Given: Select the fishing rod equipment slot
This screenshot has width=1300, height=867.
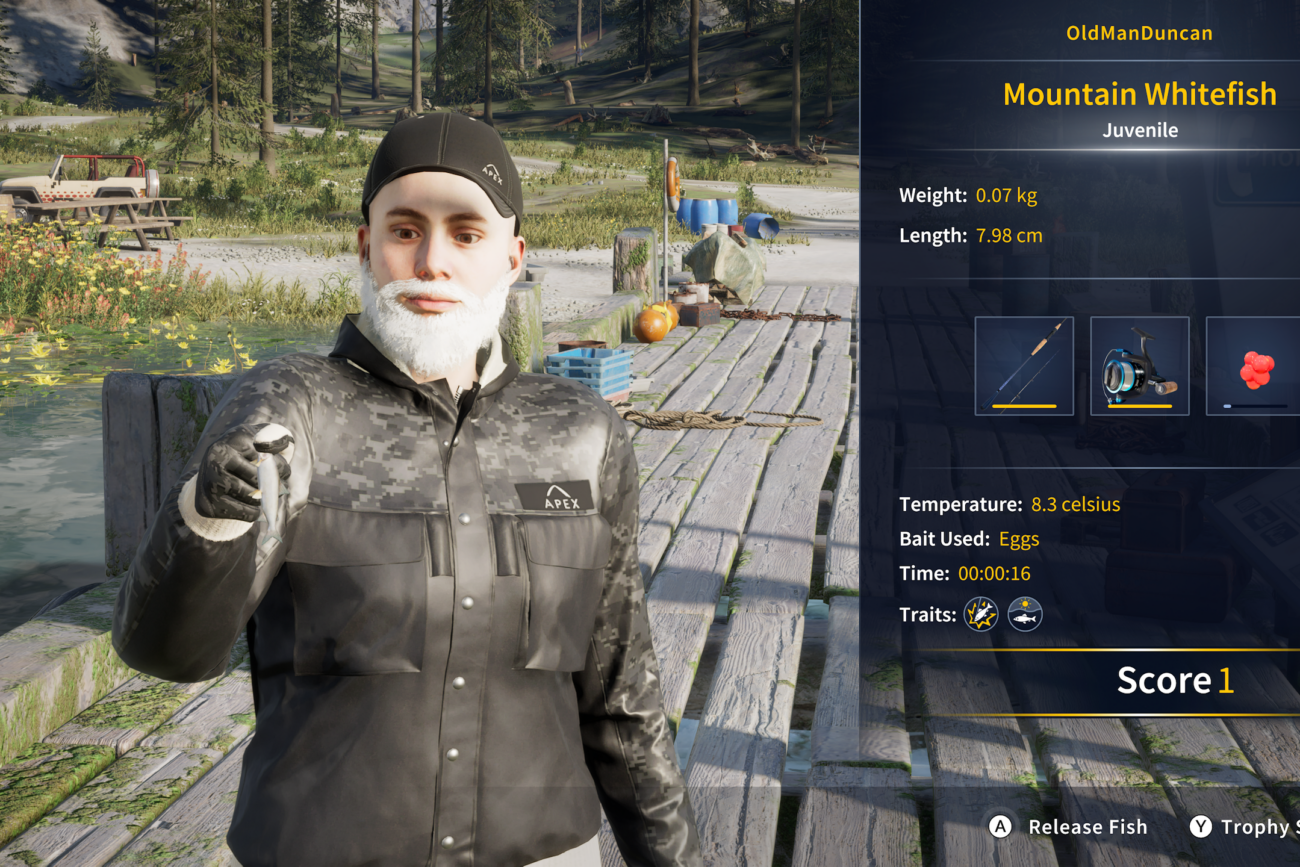Looking at the screenshot, I should click(1024, 366).
